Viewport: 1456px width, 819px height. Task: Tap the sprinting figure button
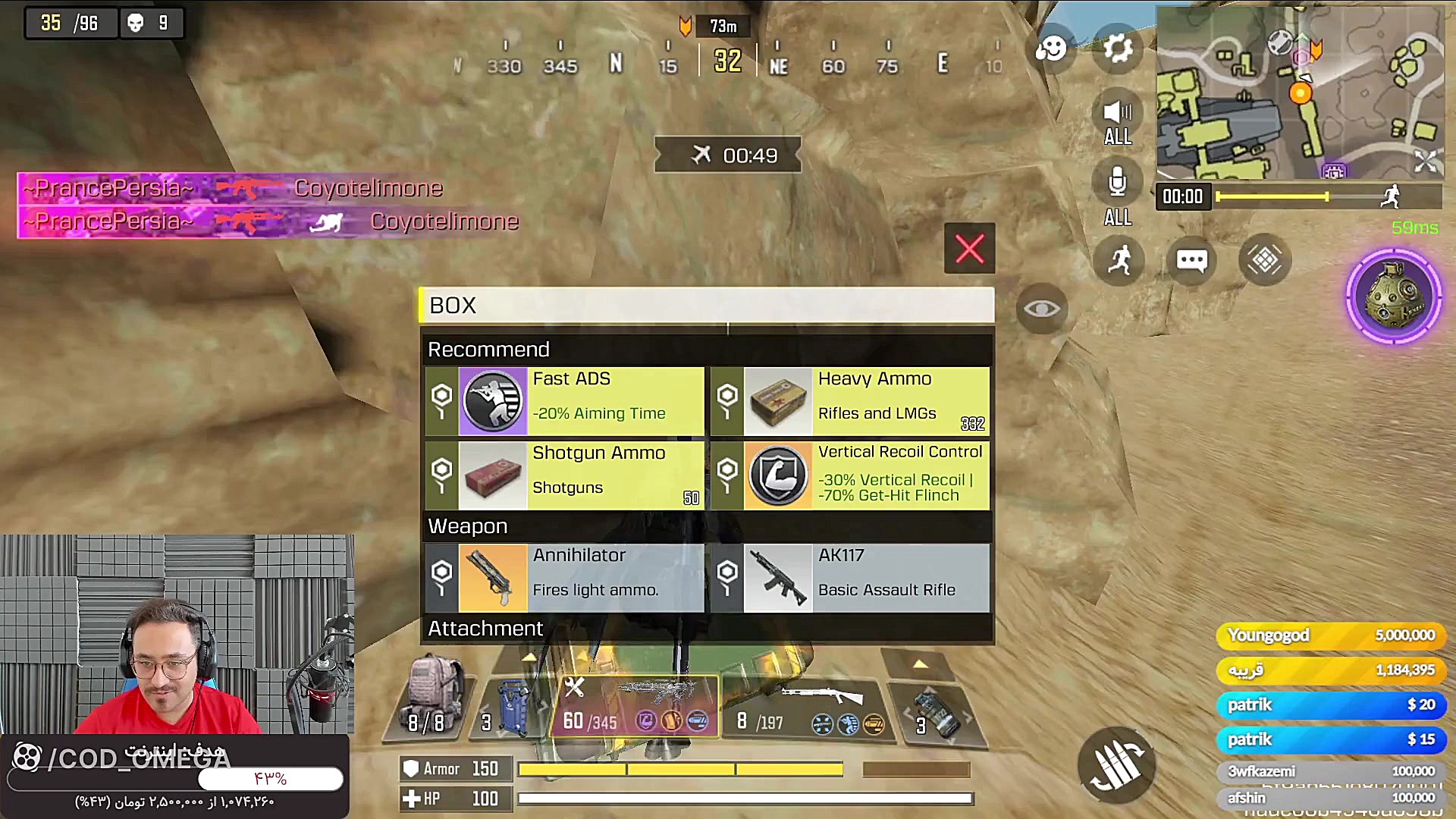(x=1119, y=261)
